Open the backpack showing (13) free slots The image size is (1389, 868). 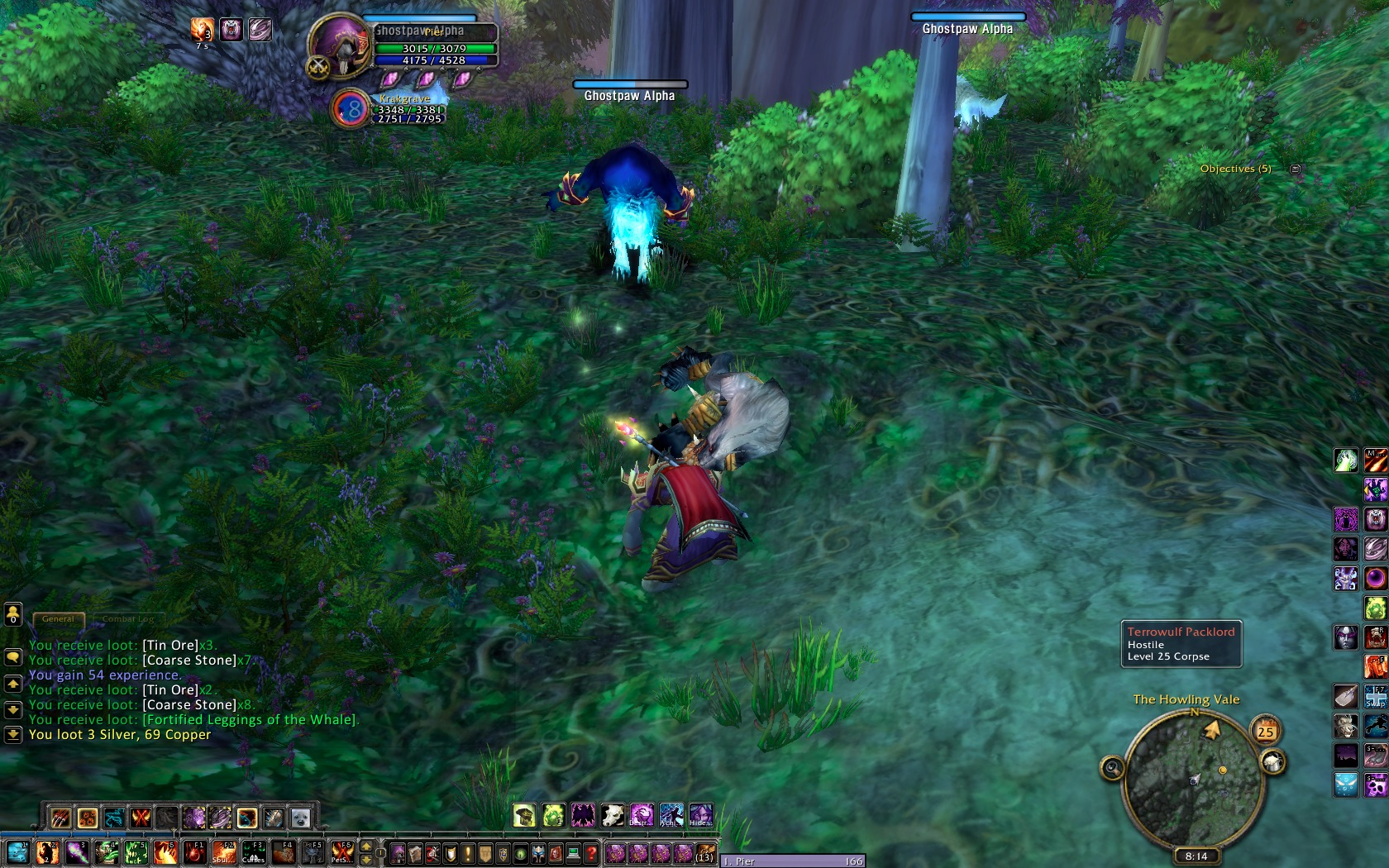(704, 852)
